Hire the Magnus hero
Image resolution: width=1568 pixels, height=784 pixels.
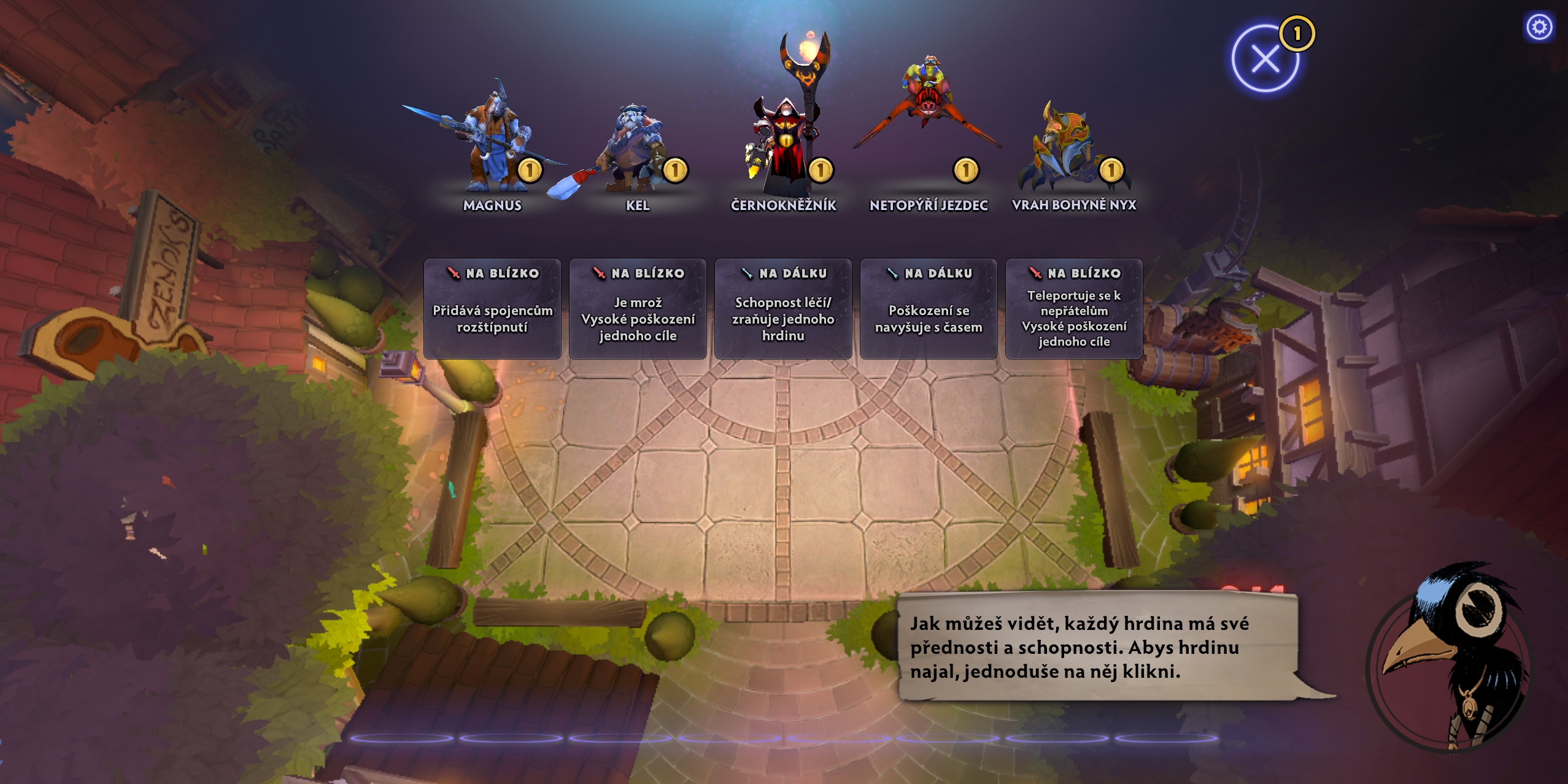[x=492, y=144]
